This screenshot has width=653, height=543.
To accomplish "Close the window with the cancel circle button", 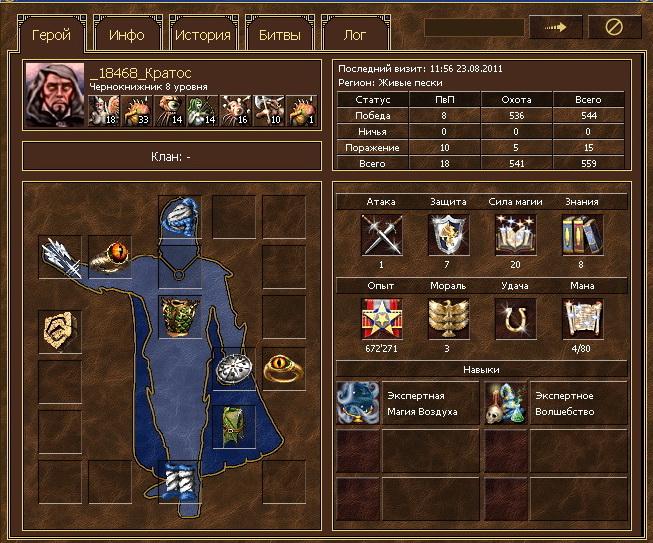I will 614,27.
